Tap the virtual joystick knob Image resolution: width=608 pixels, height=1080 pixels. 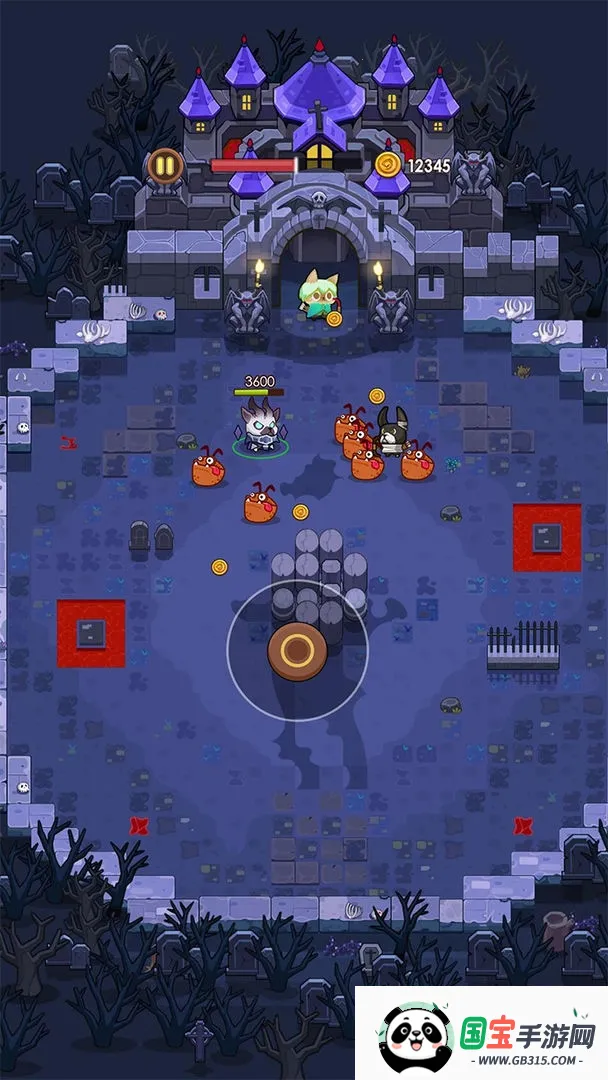tap(297, 651)
